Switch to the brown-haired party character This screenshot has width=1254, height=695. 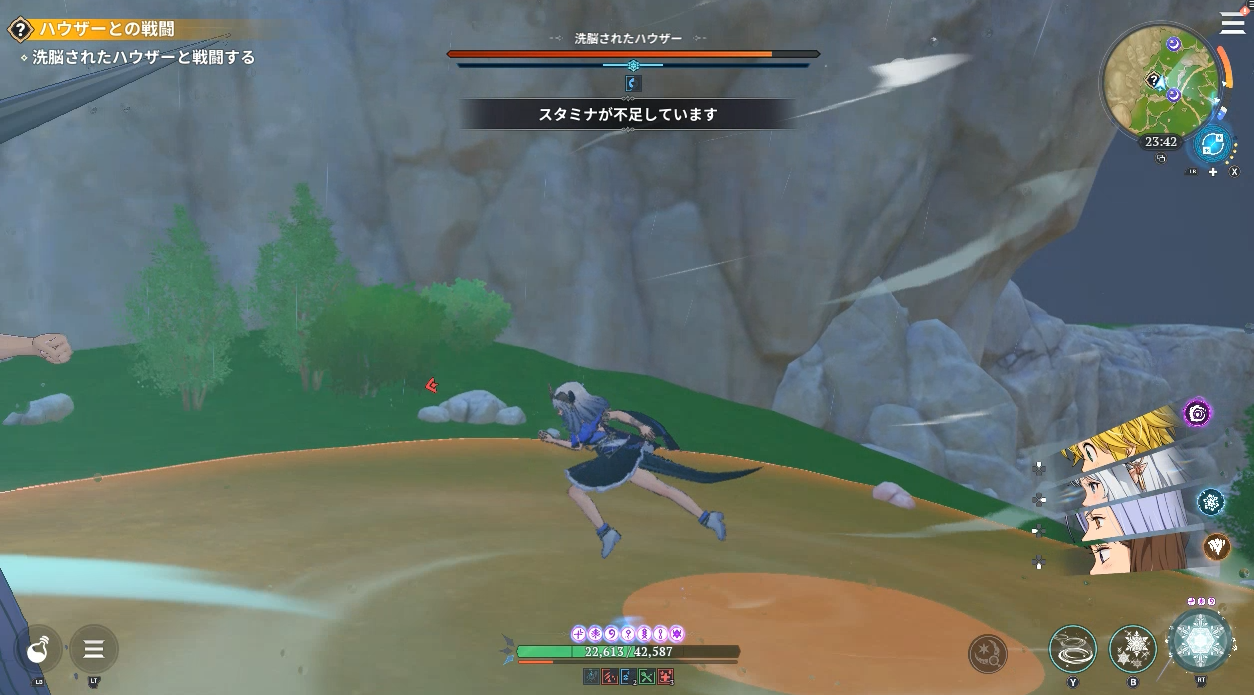[1130, 554]
